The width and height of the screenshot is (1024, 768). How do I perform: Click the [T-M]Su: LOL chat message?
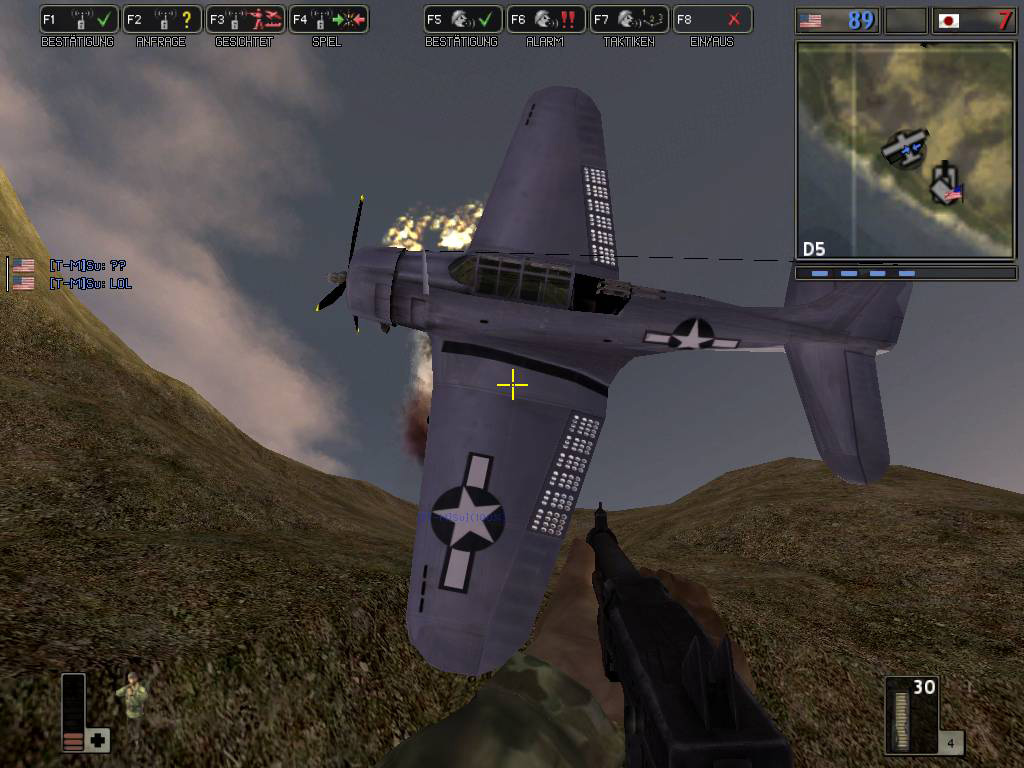pos(90,284)
